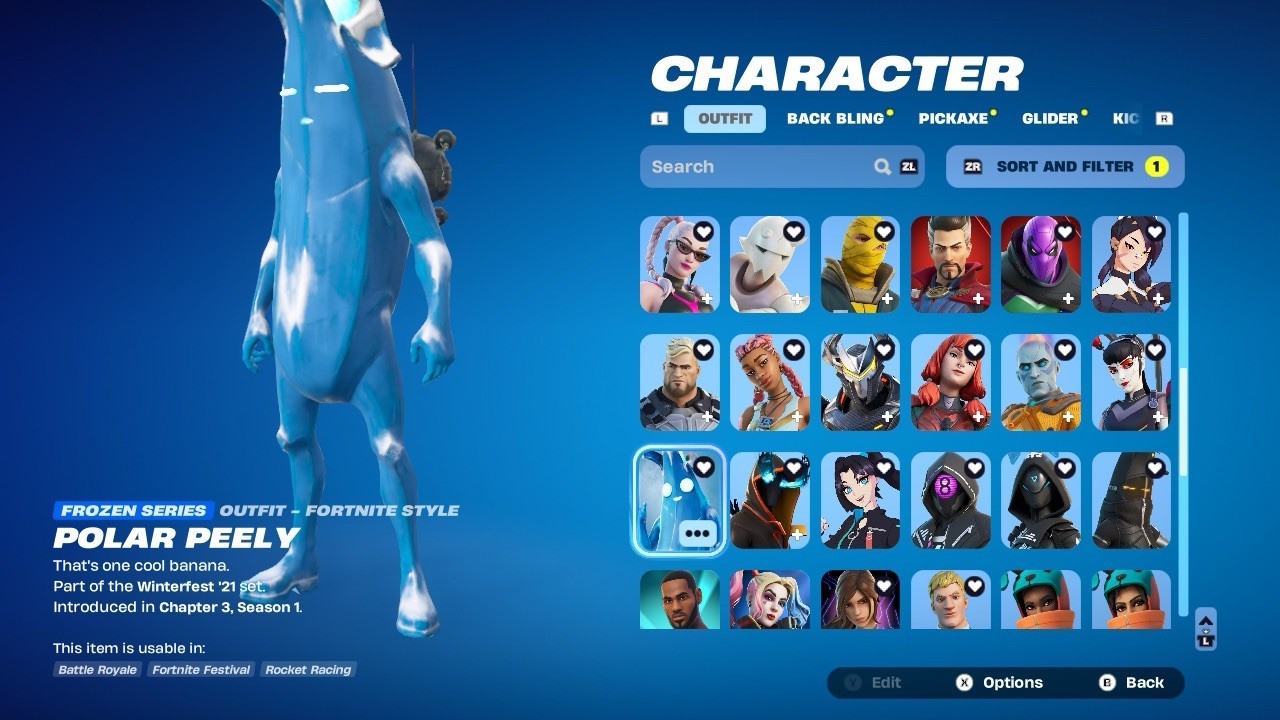
Task: Pick the yellow hooded masked outfit
Action: tap(860, 265)
